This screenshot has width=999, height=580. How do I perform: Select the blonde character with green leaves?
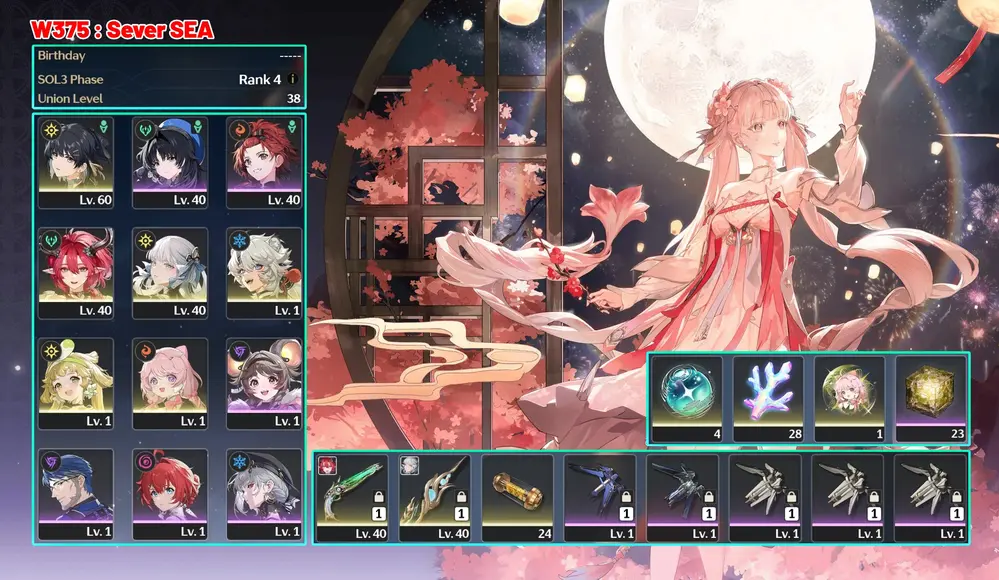coord(76,383)
